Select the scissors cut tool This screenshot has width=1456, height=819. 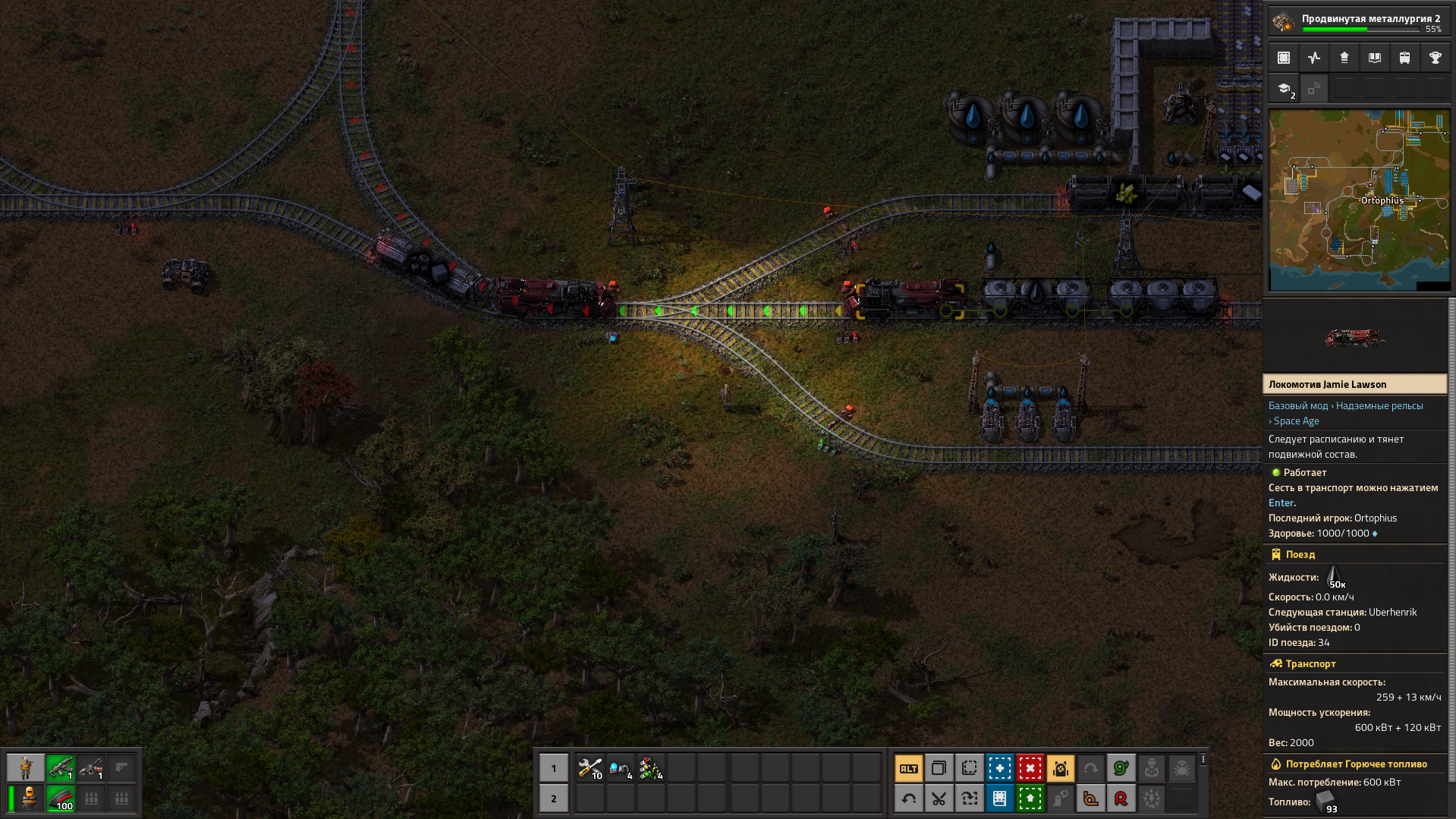pos(939,799)
